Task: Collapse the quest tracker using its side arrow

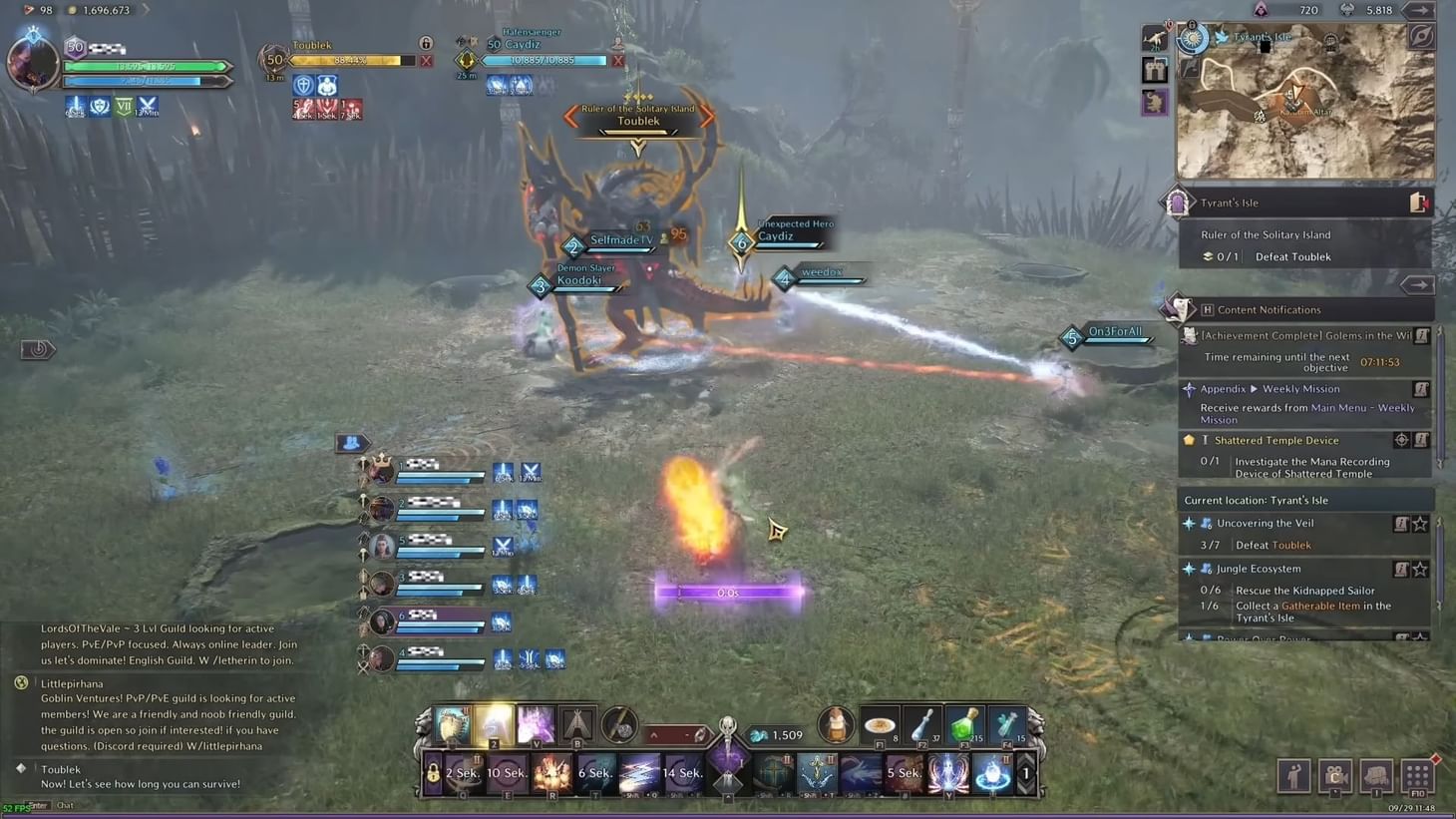Action: (x=1416, y=285)
